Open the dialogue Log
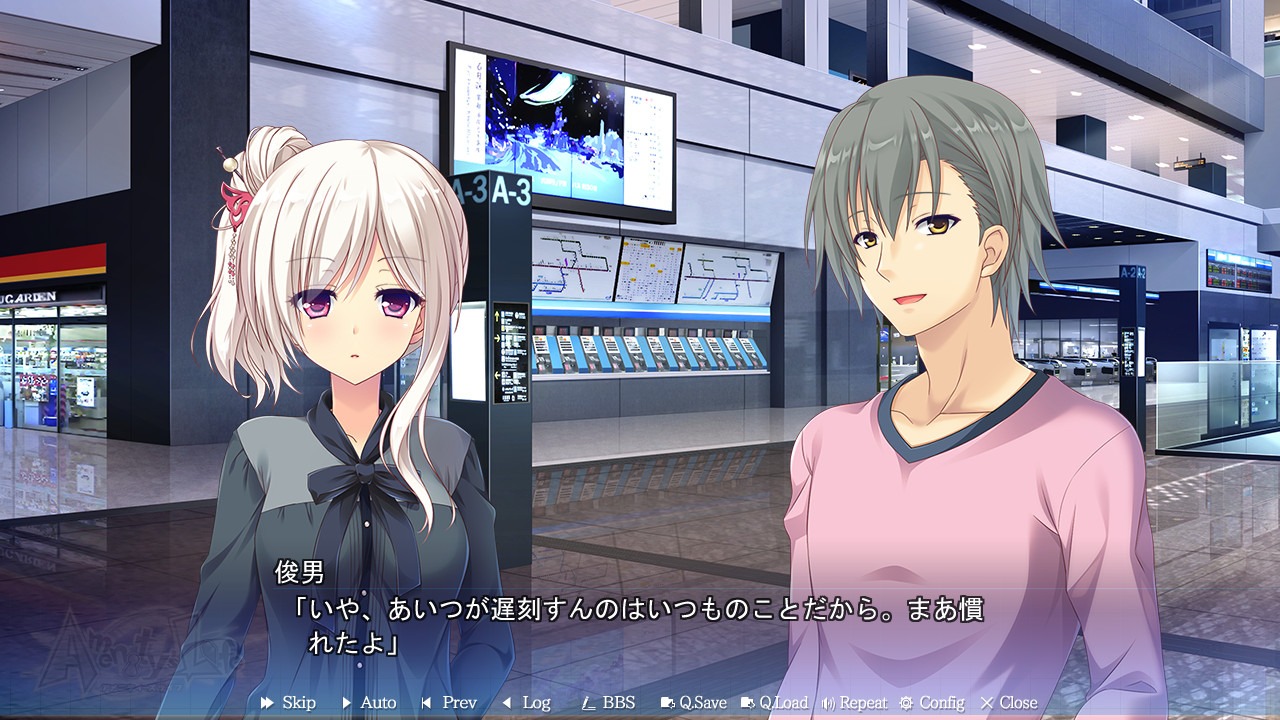The height and width of the screenshot is (720, 1280). click(526, 703)
